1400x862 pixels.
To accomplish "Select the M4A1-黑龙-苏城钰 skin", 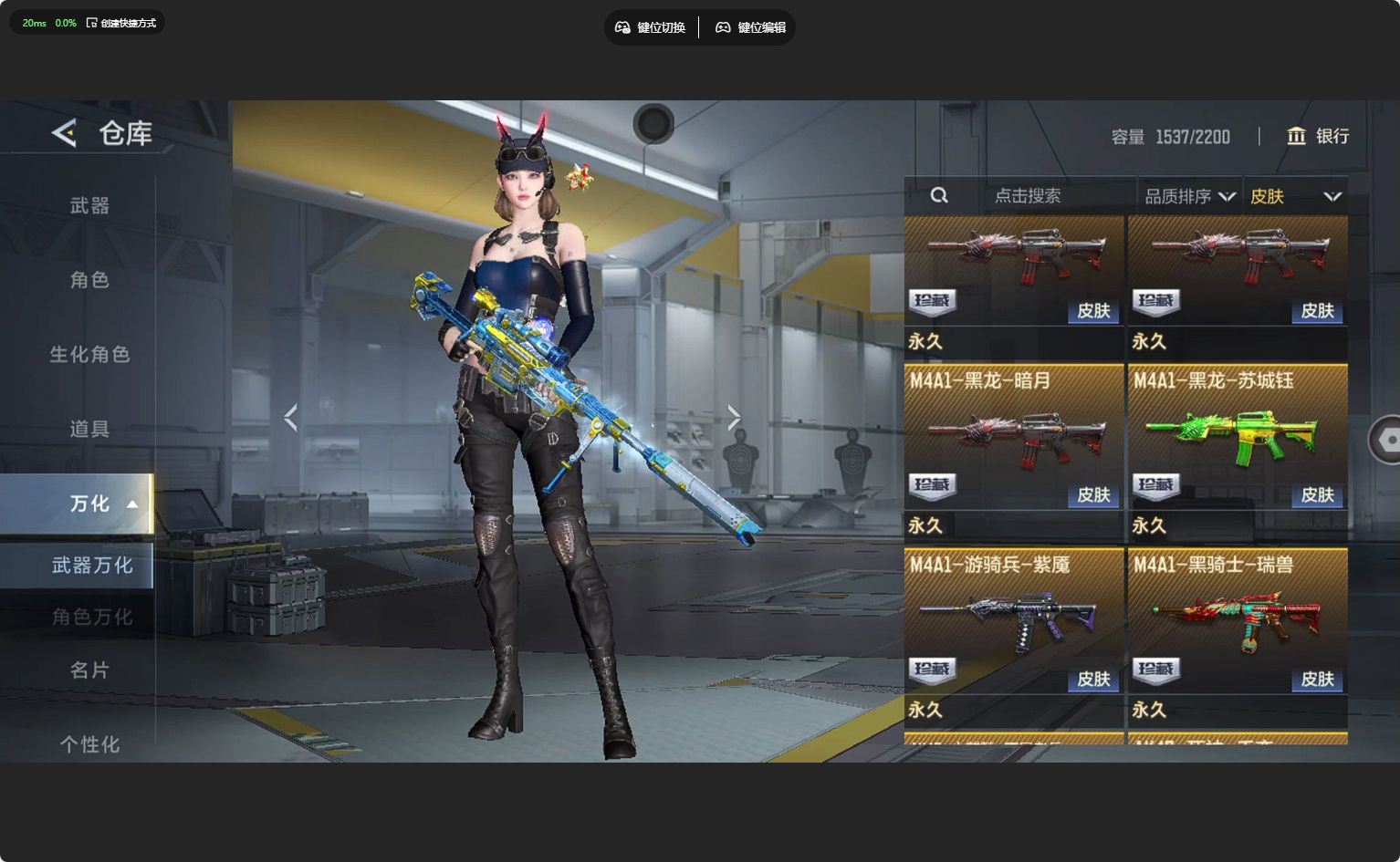I will tap(1238, 438).
